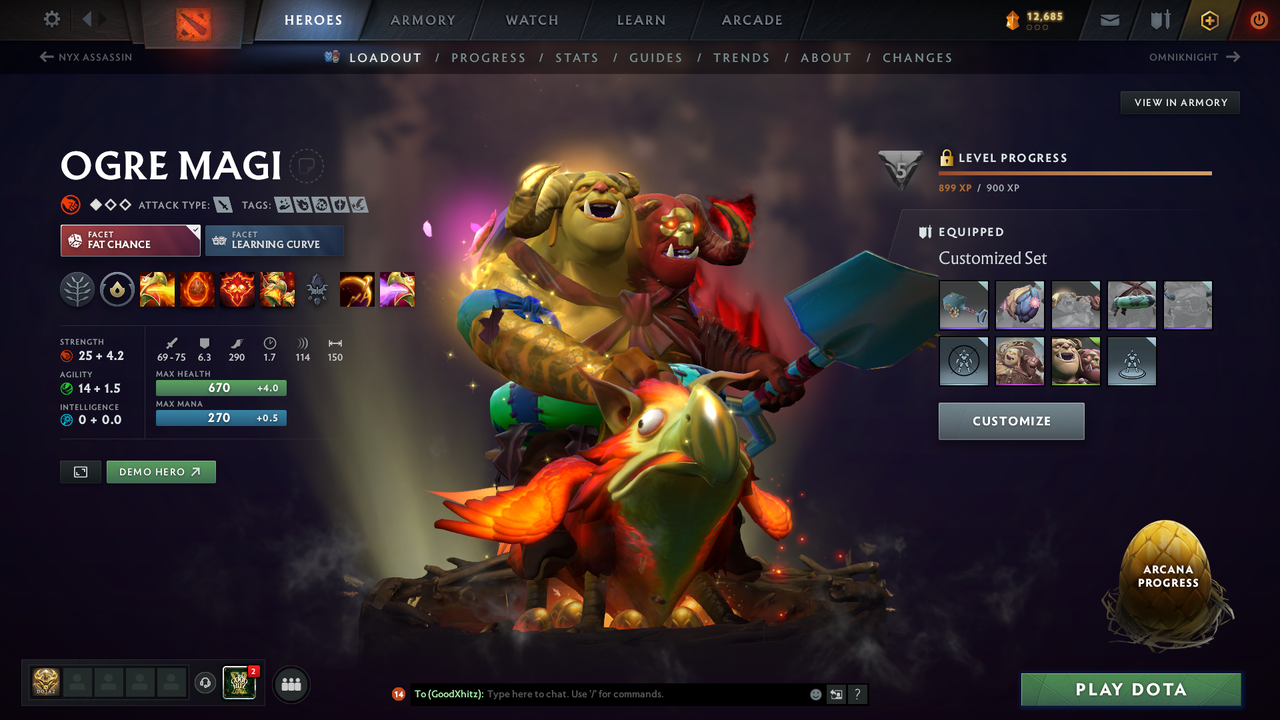Viewport: 1280px width, 720px height.
Task: Click the power button to exit Dota
Action: (x=1258, y=19)
